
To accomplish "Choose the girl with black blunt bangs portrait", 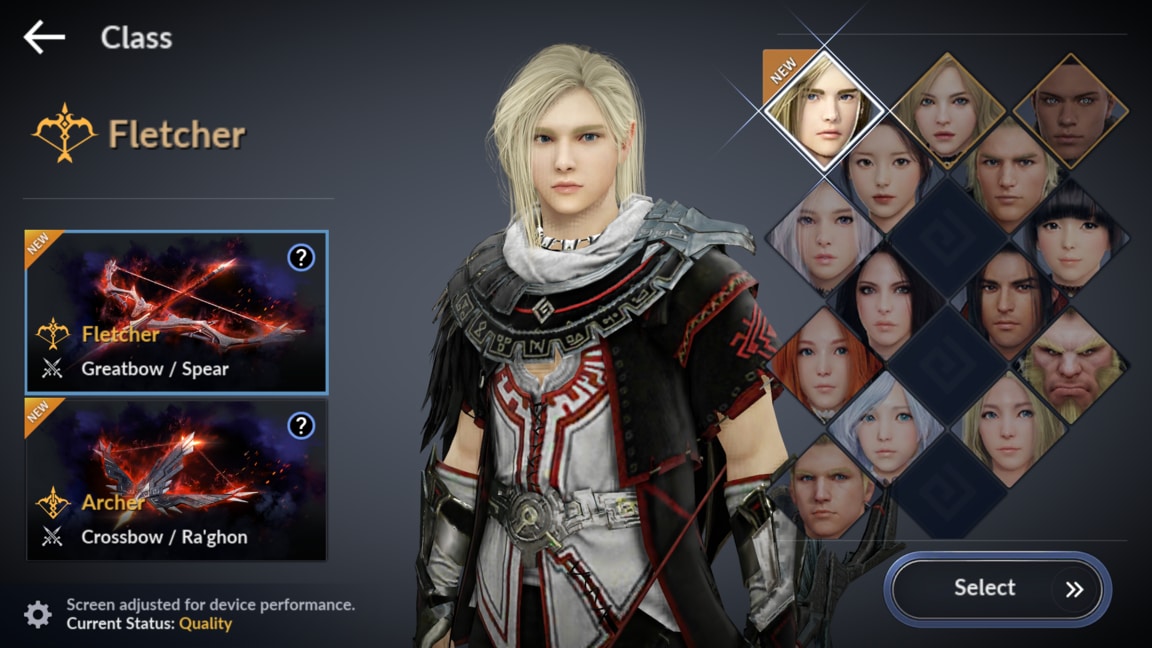I will point(1071,237).
